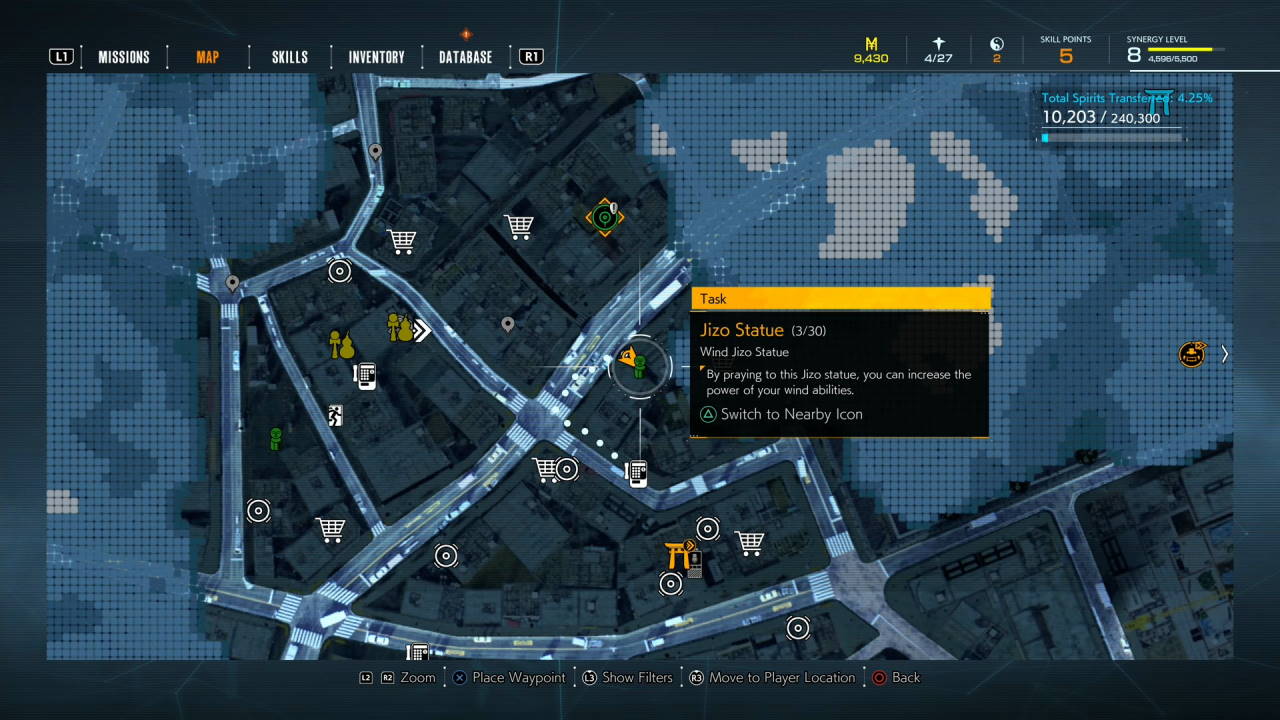Click the right-edge chevron to pan the map
This screenshot has width=1280, height=720.
[1224, 354]
